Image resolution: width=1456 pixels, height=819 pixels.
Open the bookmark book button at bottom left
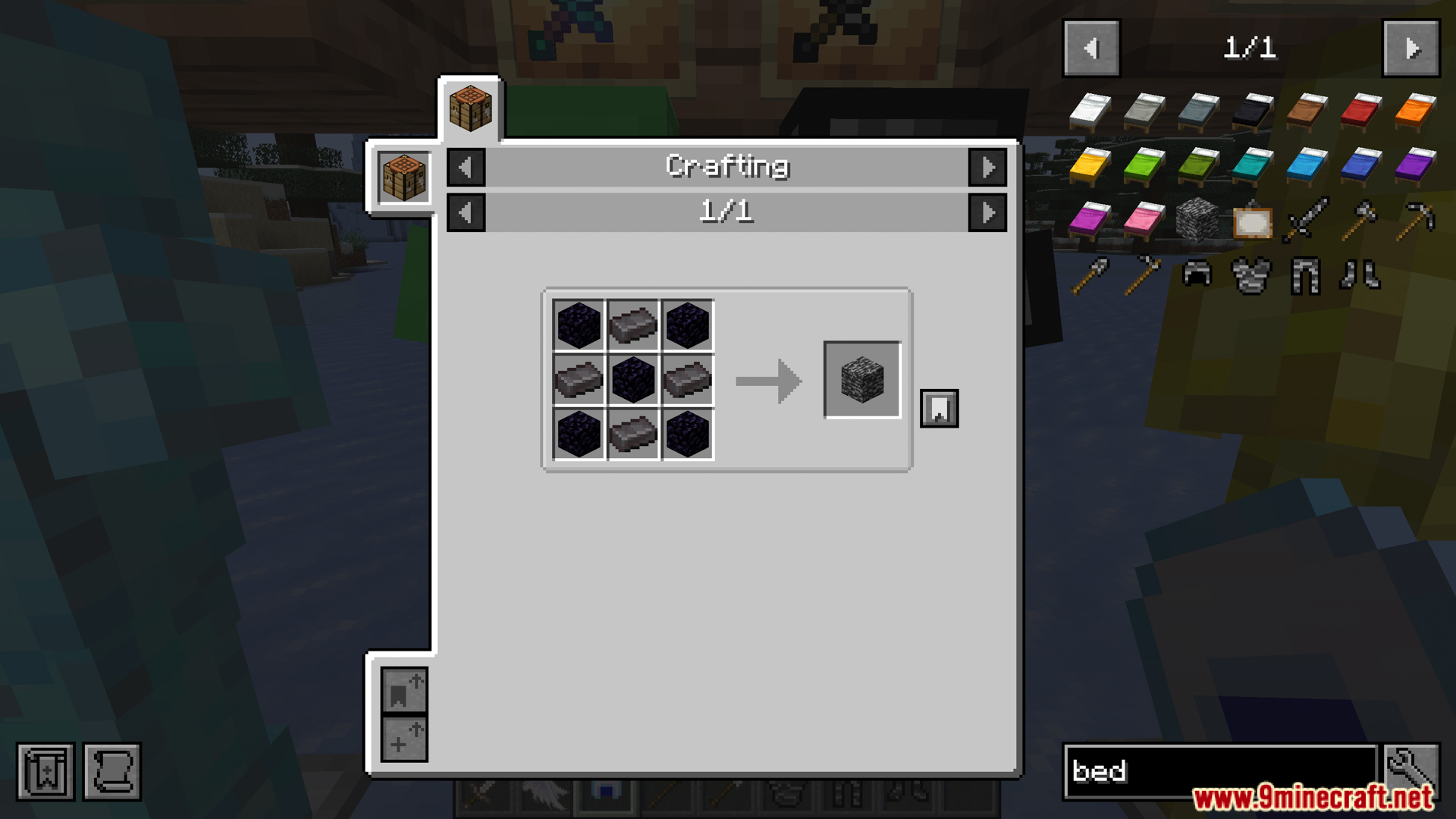45,772
